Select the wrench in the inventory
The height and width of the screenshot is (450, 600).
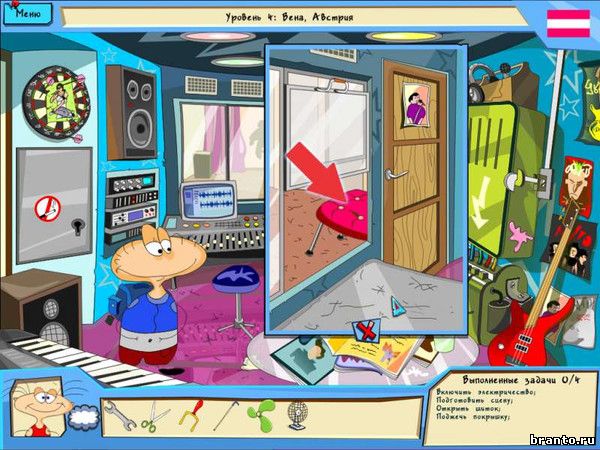coord(120,416)
